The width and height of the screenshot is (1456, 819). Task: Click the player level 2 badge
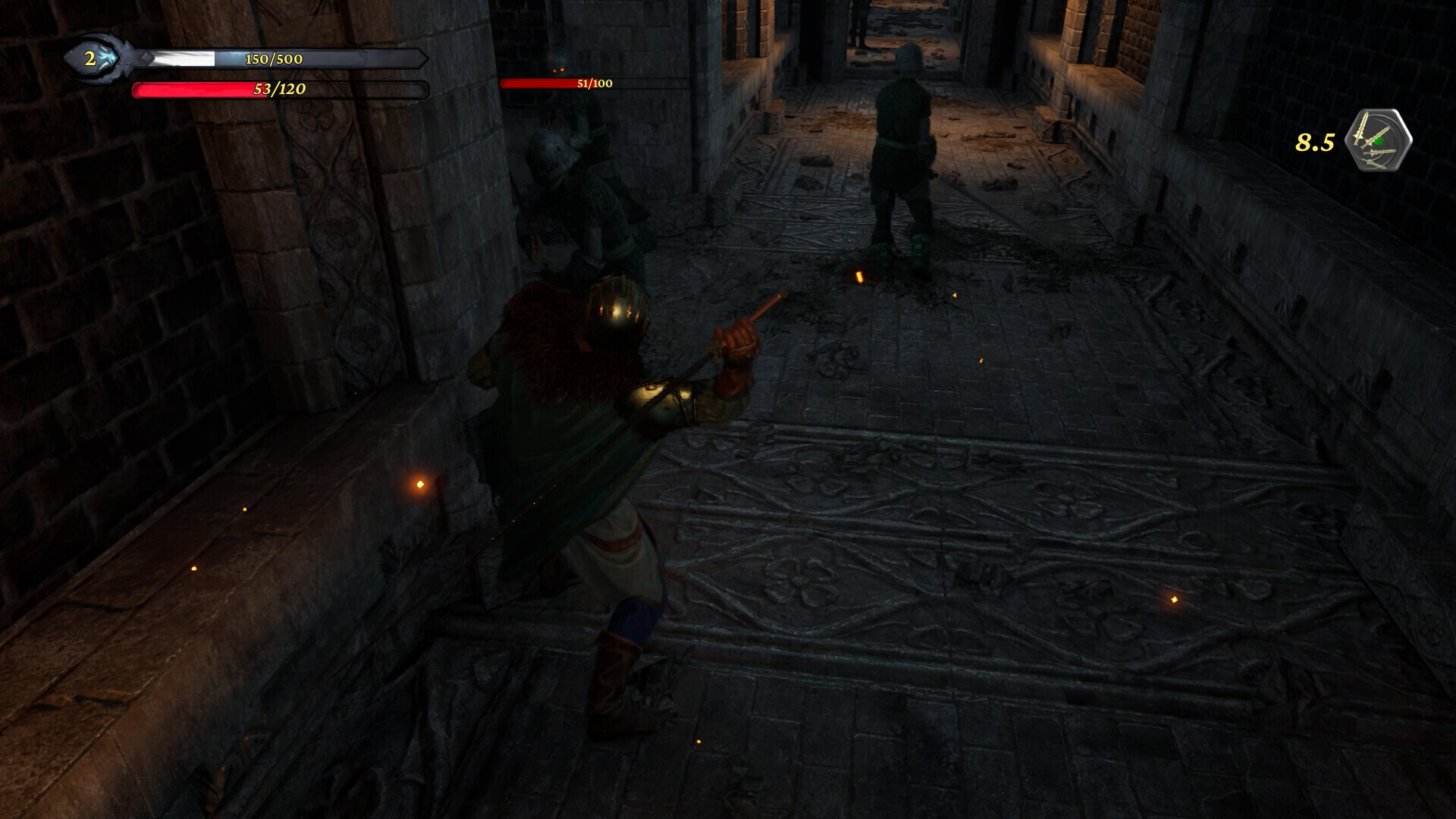91,59
